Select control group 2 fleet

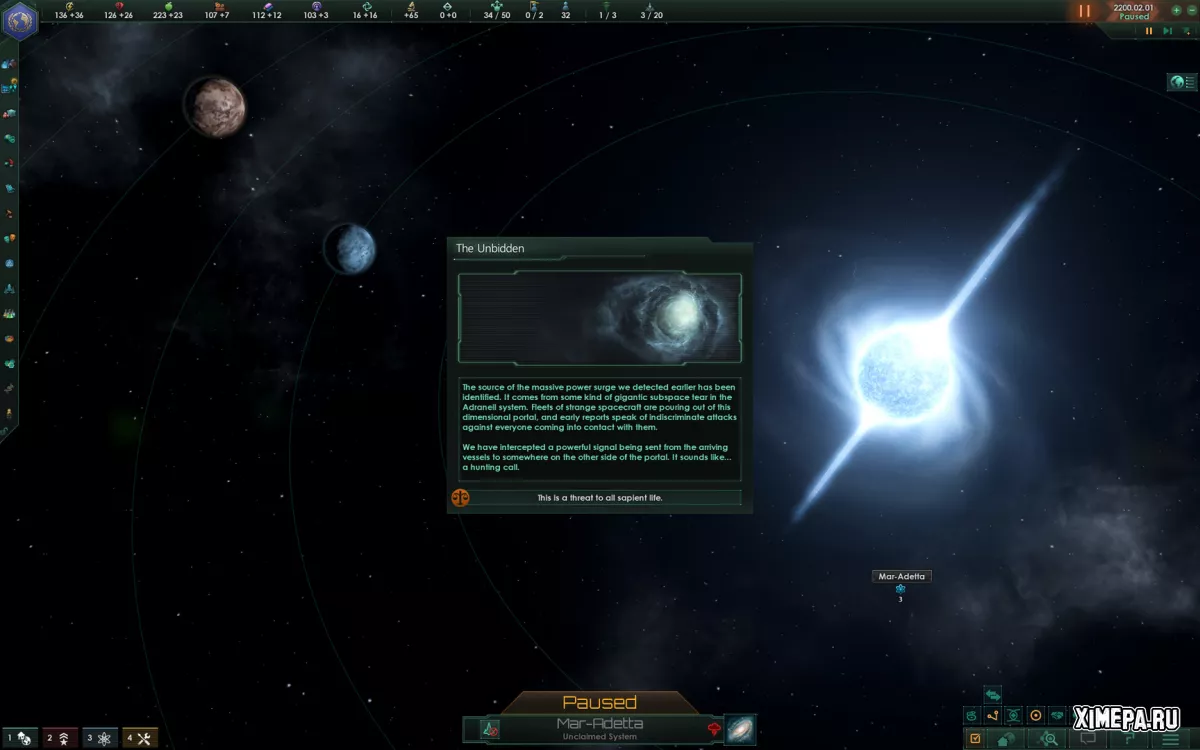[59, 738]
